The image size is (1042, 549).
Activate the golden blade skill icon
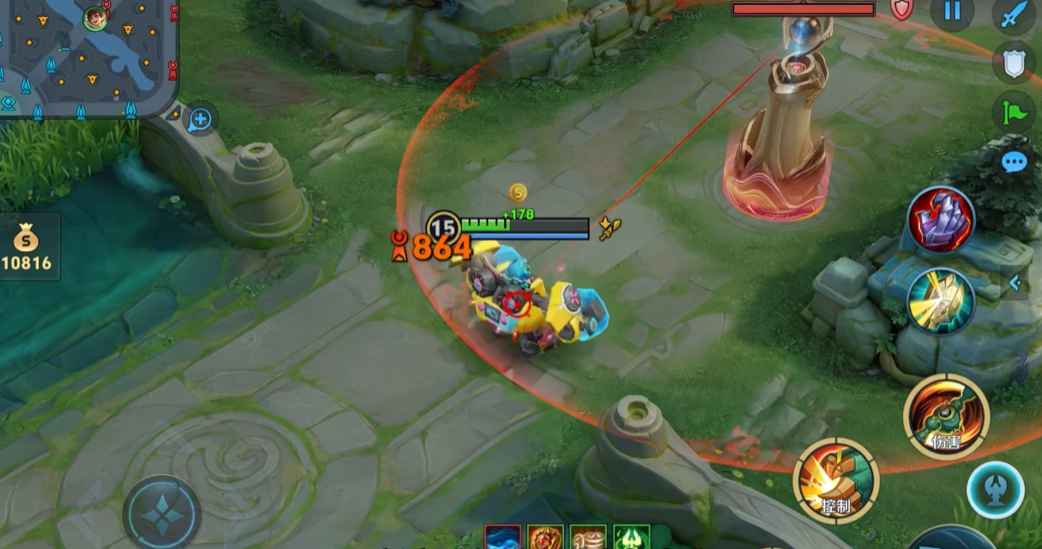click(x=940, y=299)
